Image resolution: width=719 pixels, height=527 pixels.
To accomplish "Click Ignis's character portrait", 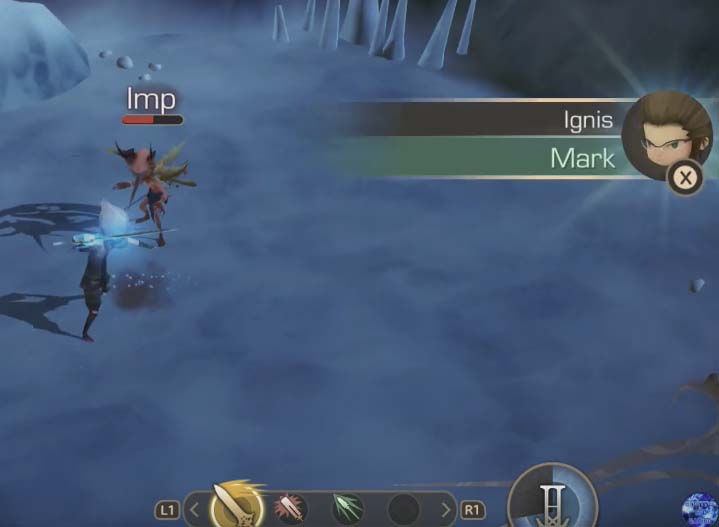I will (x=665, y=134).
